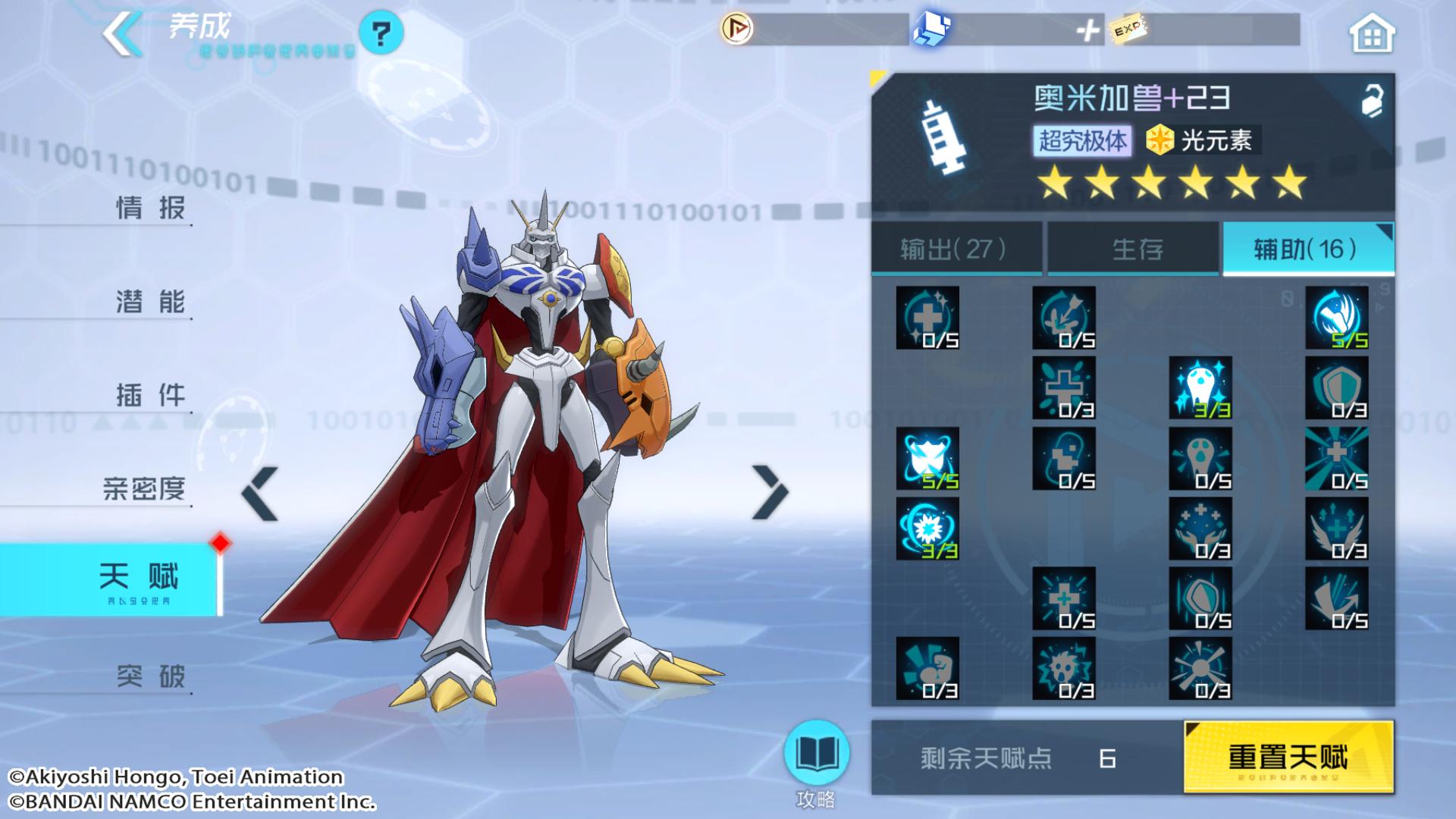The image size is (1456, 819).
Task: Switch to the 输出(27) tab
Action: (x=955, y=249)
